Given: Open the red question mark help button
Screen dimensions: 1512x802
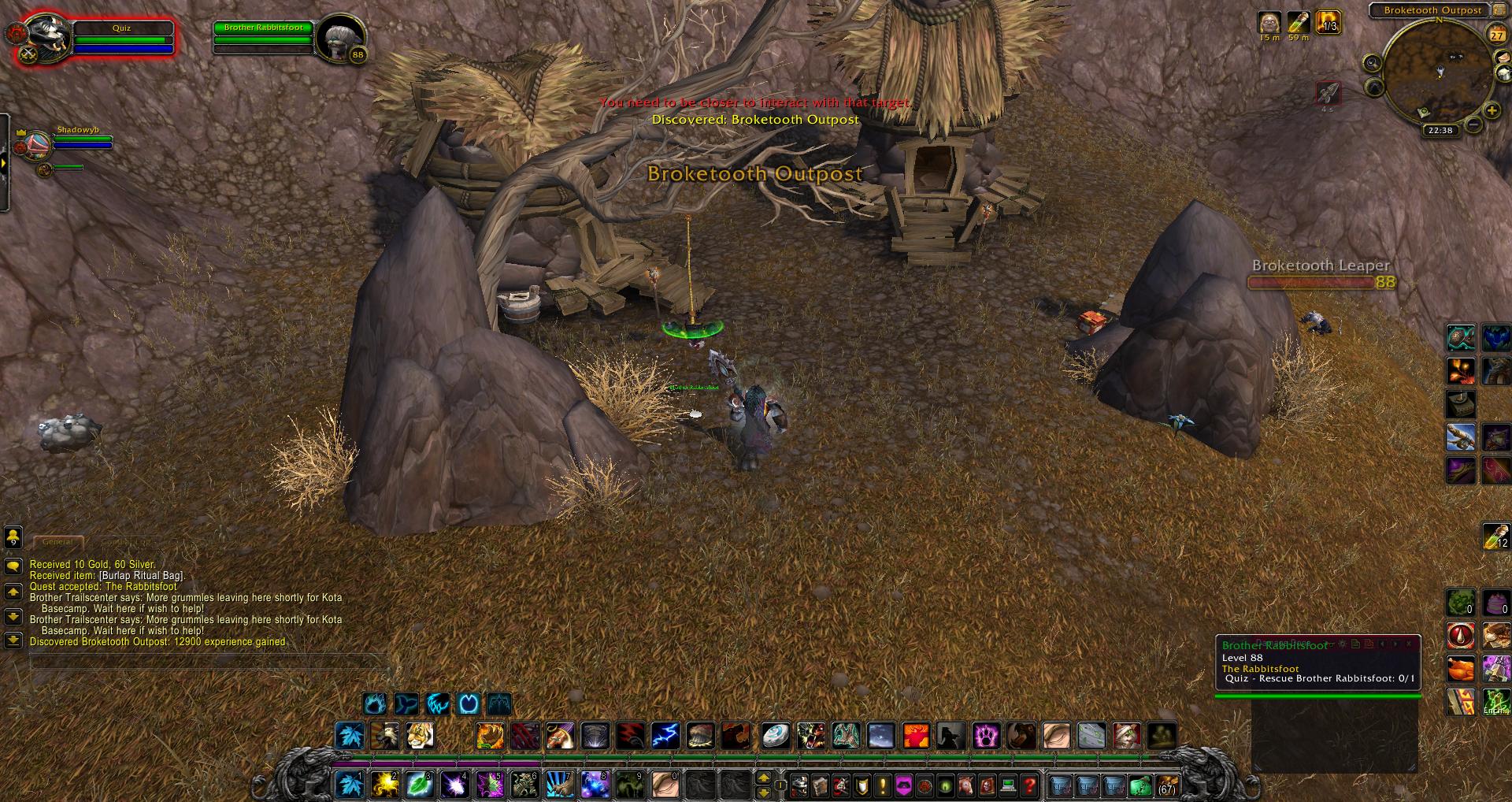Looking at the screenshot, I should coord(1029,785).
